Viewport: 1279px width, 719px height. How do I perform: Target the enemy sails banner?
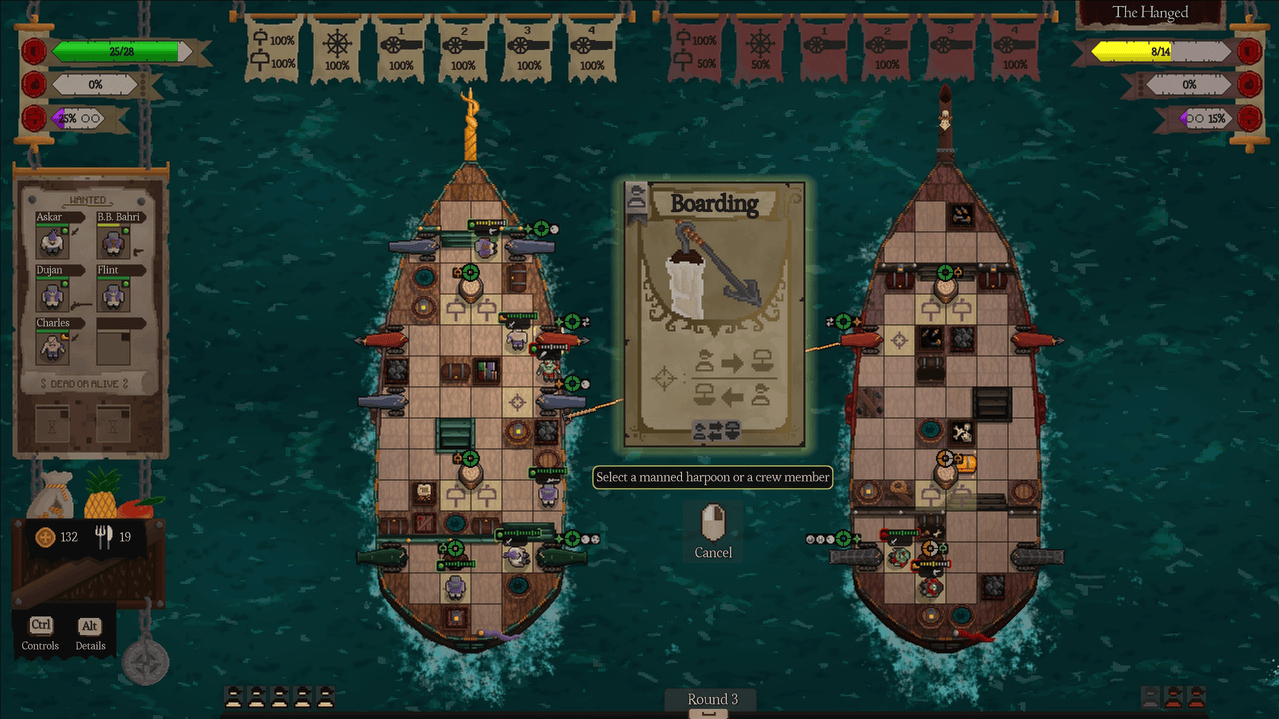click(697, 48)
